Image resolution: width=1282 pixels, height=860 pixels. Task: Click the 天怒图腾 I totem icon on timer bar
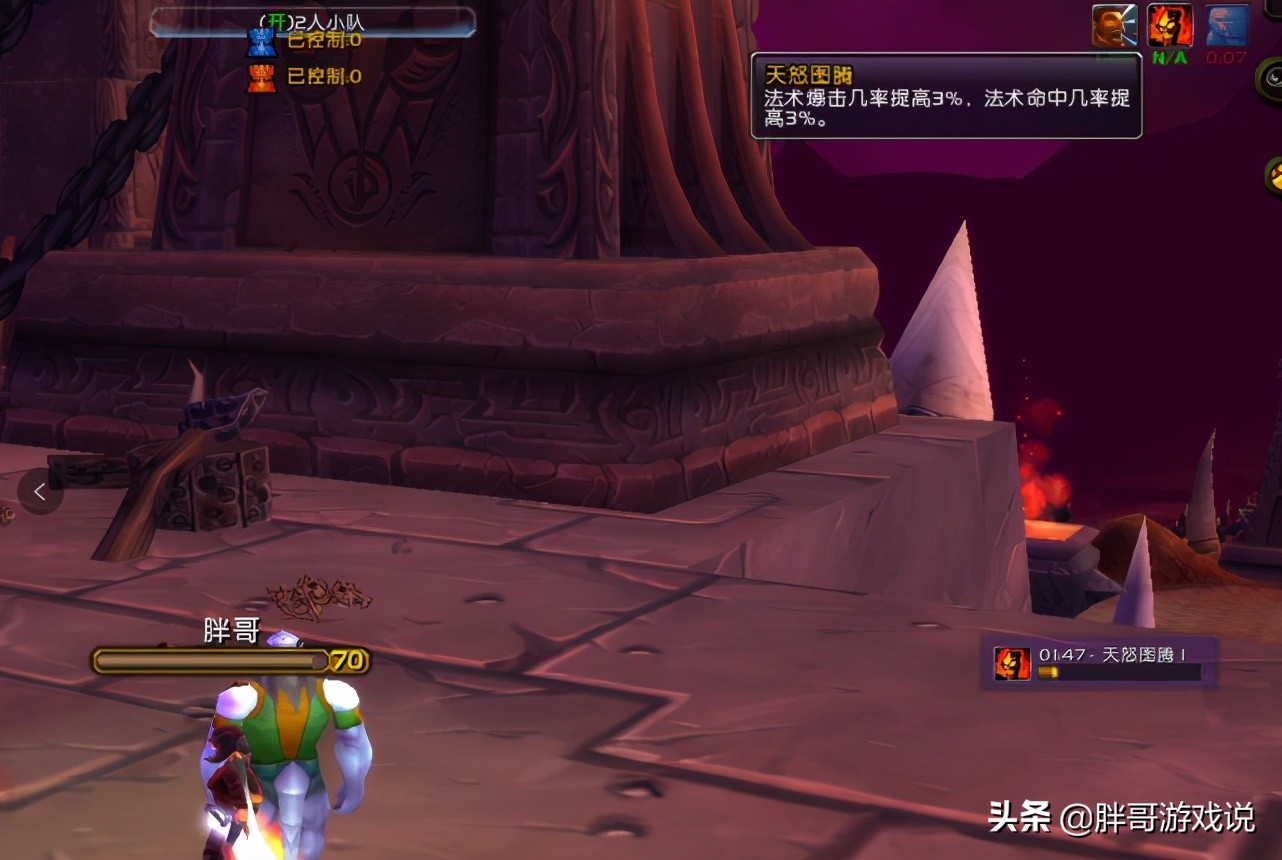(x=1011, y=662)
